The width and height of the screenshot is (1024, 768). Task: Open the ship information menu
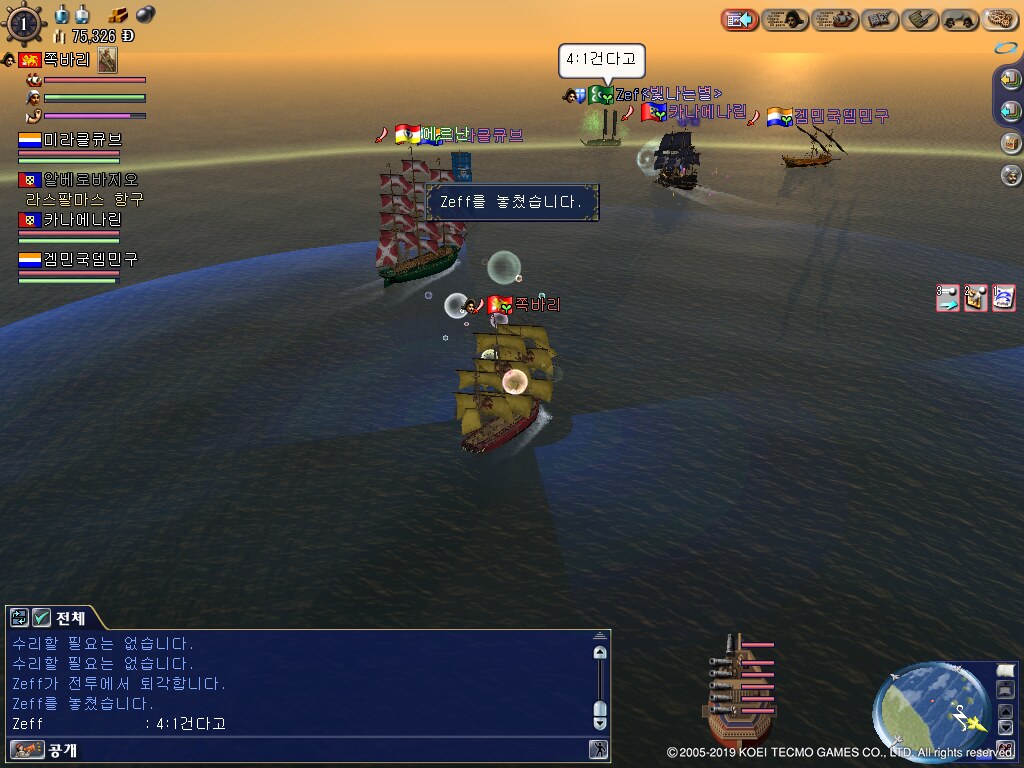pyautogui.click(x=835, y=19)
